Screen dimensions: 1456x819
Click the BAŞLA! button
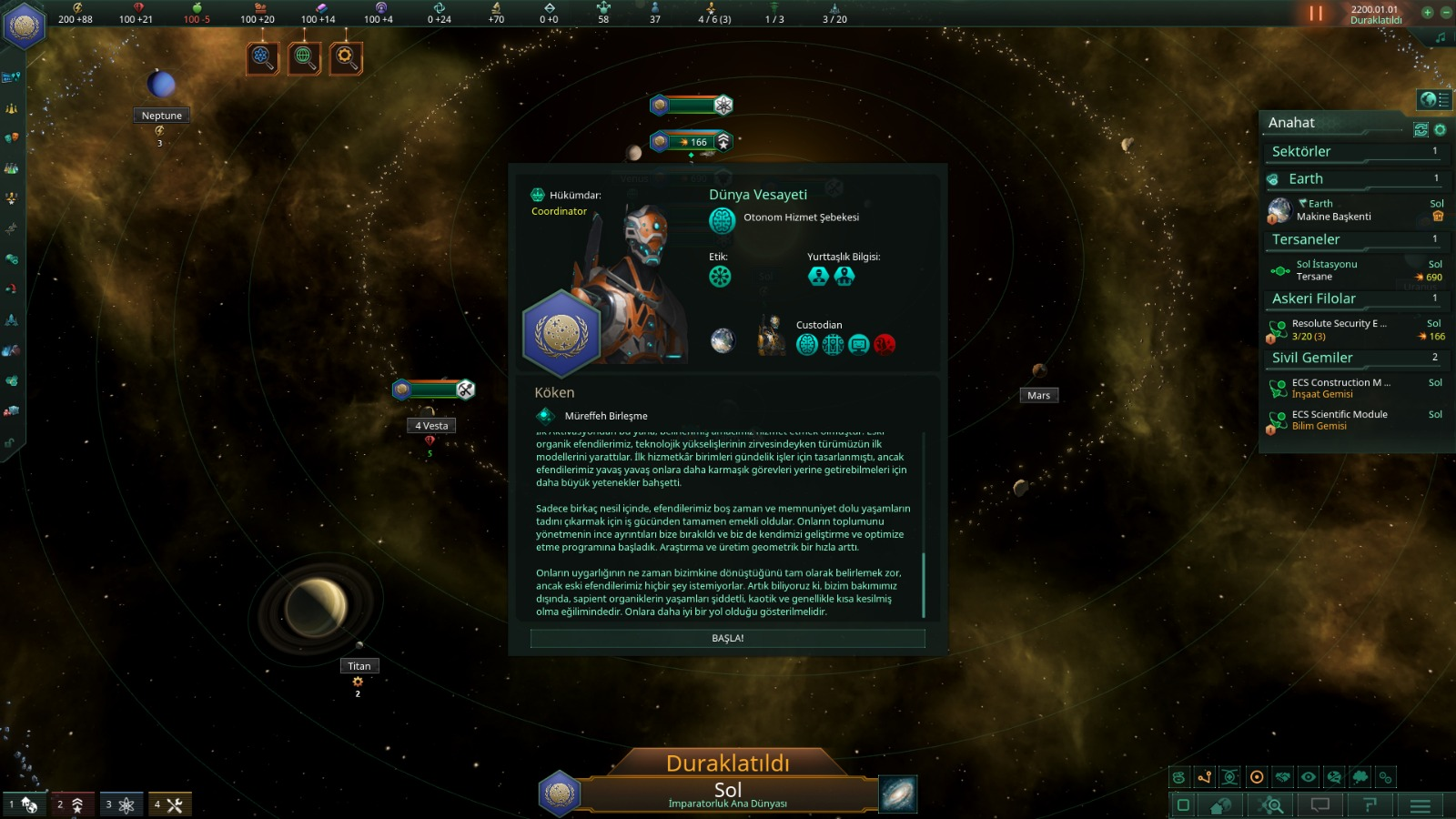click(x=727, y=639)
